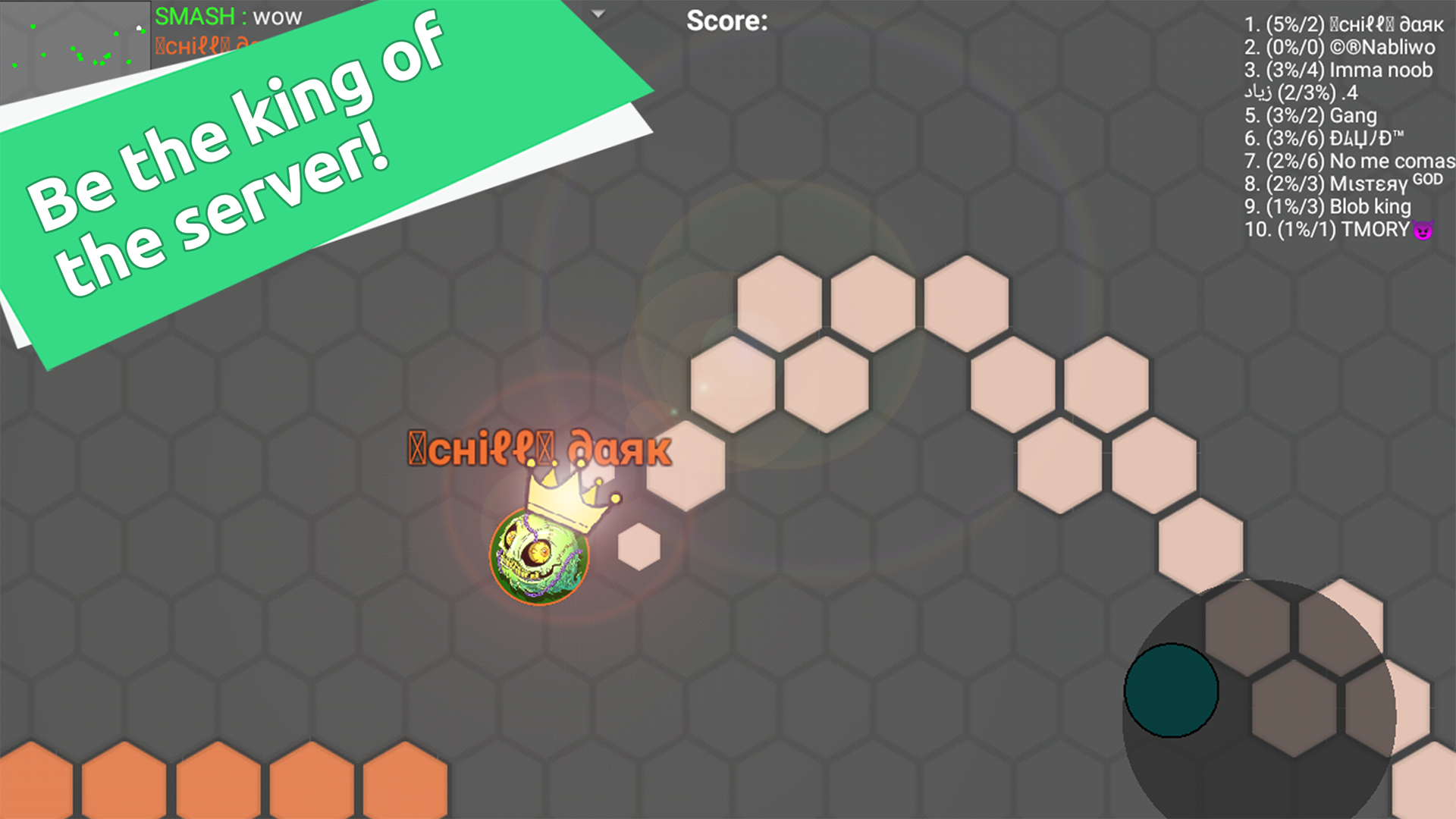The width and height of the screenshot is (1456, 819).
Task: Click the white player marker on the minimap
Action: (138, 29)
